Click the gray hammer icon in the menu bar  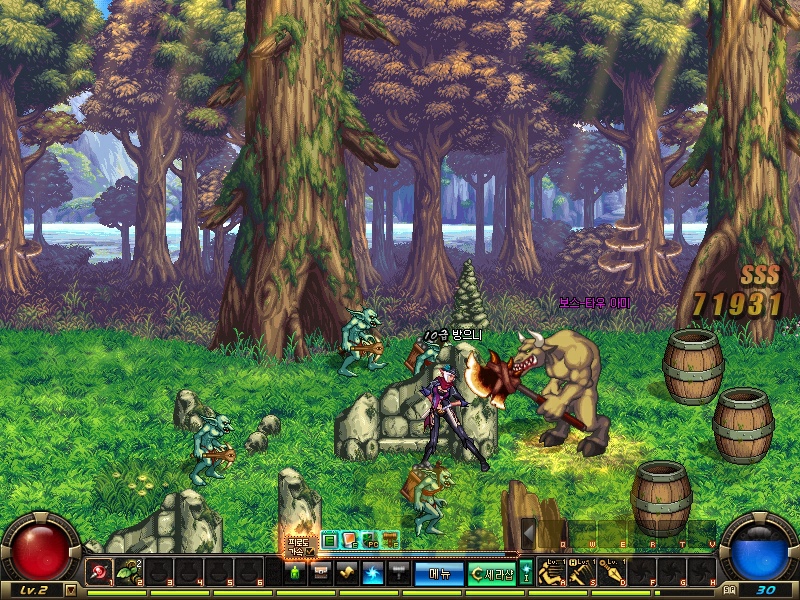[397, 573]
